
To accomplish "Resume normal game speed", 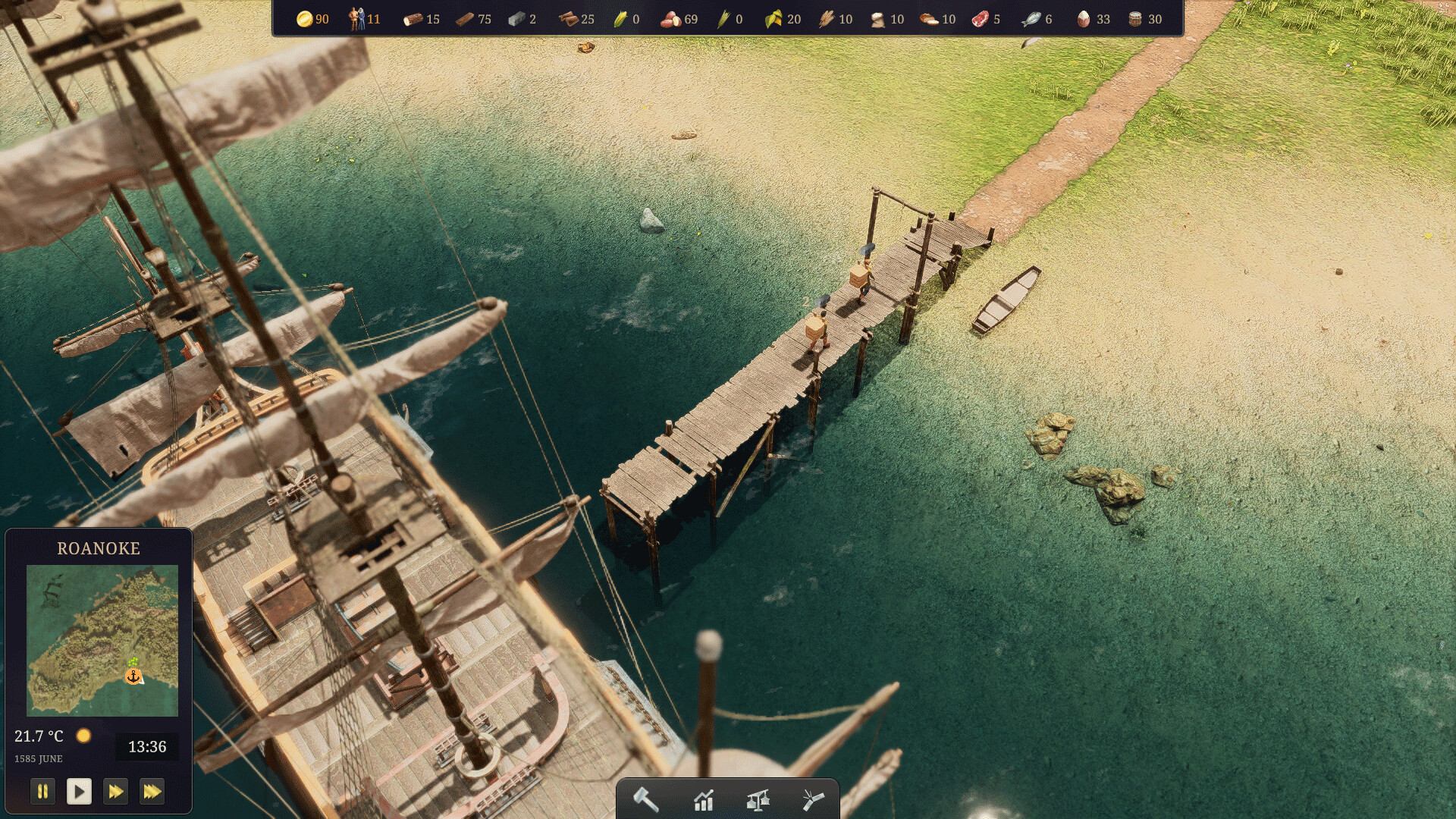I will tap(80, 791).
